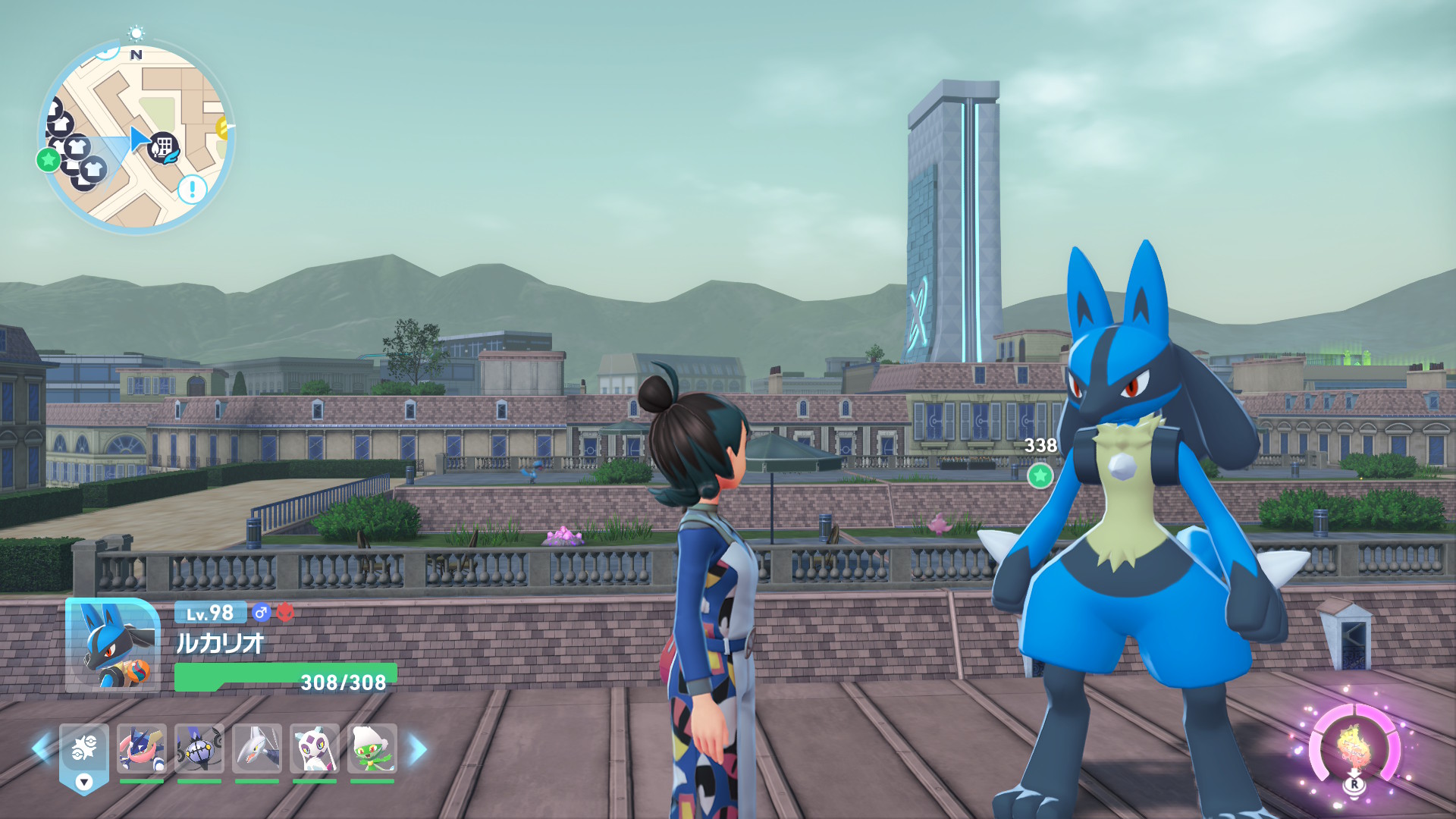Choose Froslass from the party bar
Viewport: 1456px width, 819px height.
tap(315, 748)
